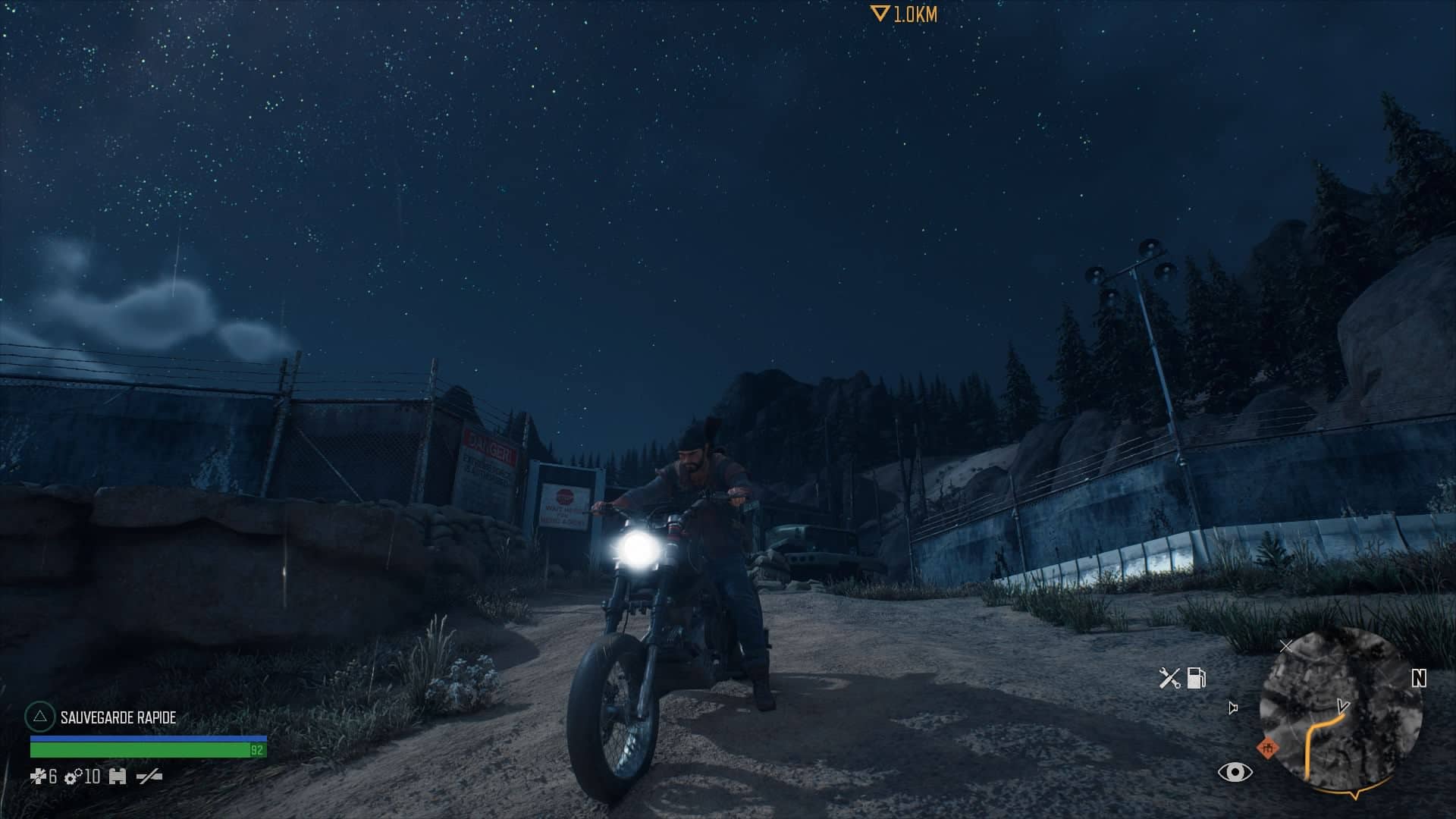The image size is (1456, 819).
Task: Click the crossed-out suppressor icon
Action: (149, 777)
